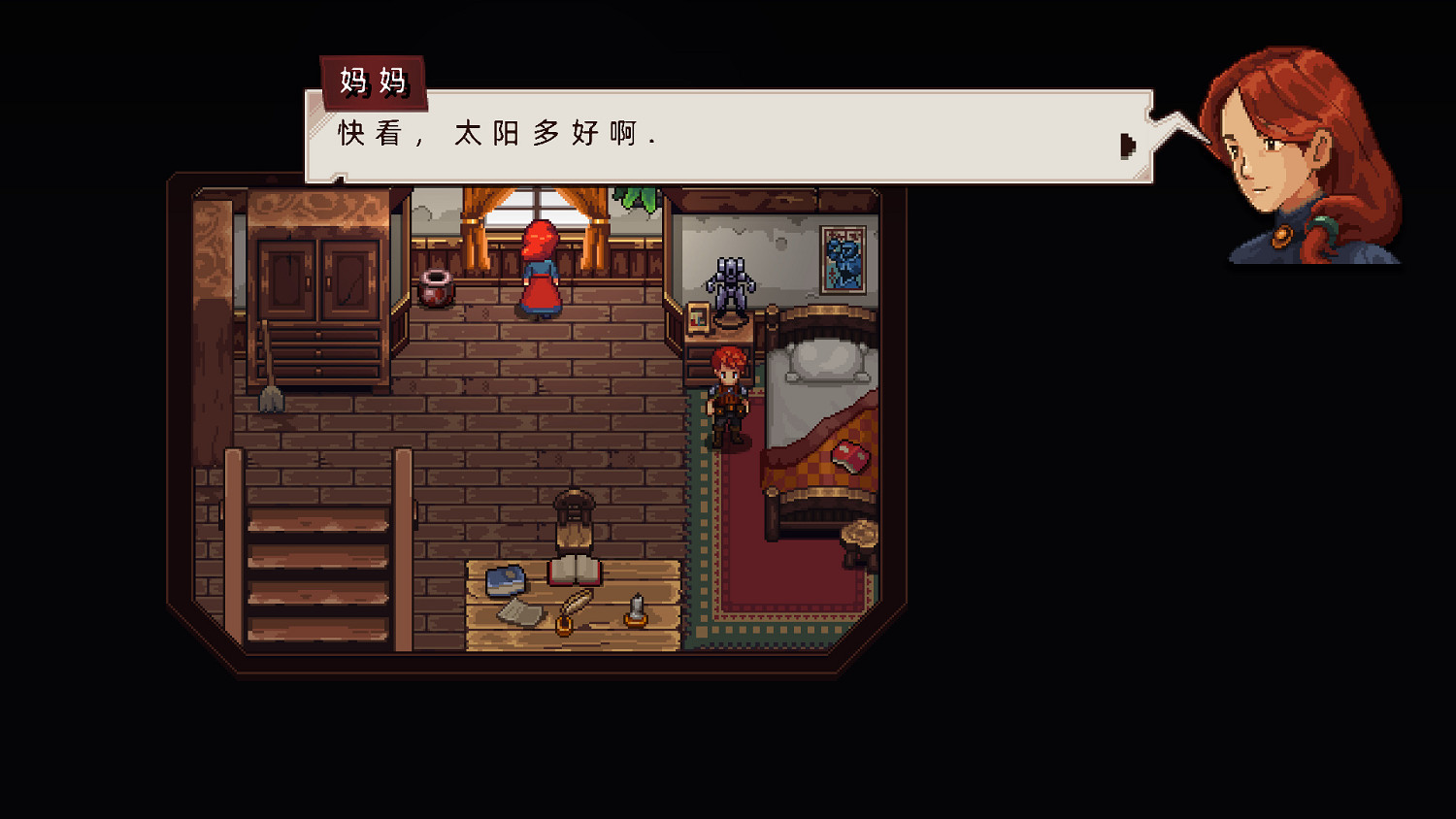Click the open book on the desk
This screenshot has height=819, width=1456.
tap(572, 572)
